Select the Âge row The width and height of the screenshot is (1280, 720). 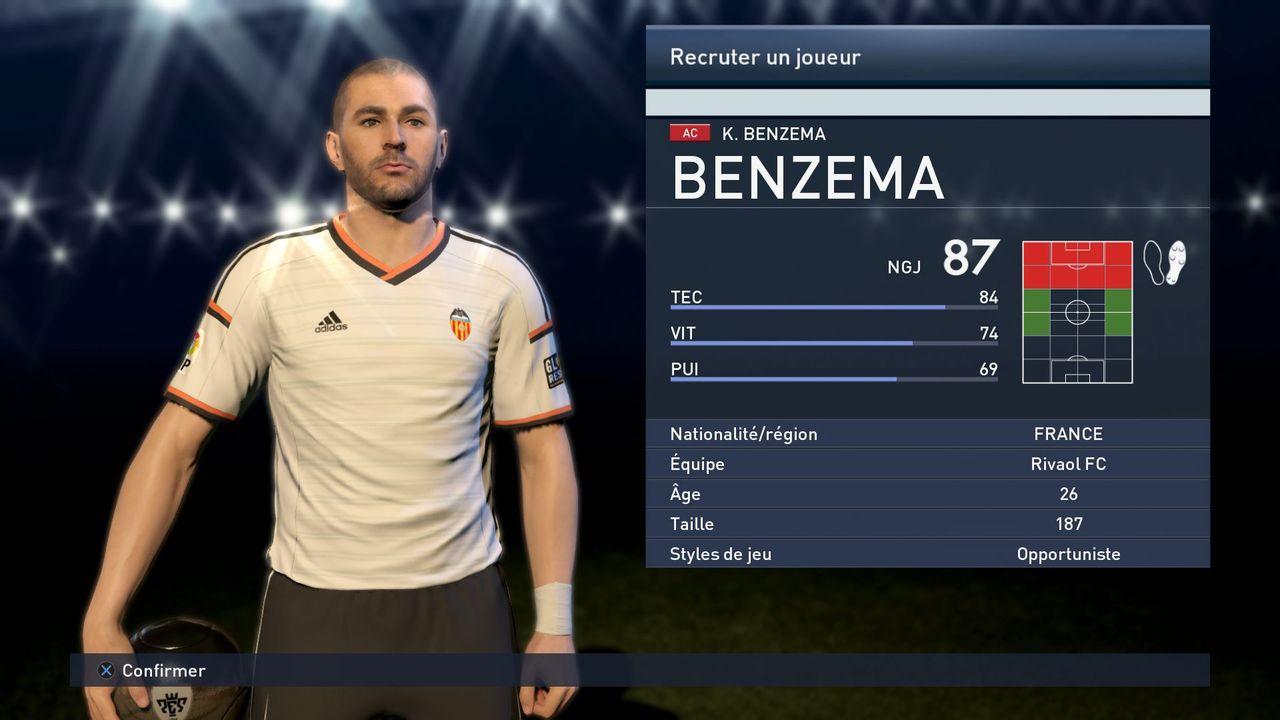click(x=927, y=494)
